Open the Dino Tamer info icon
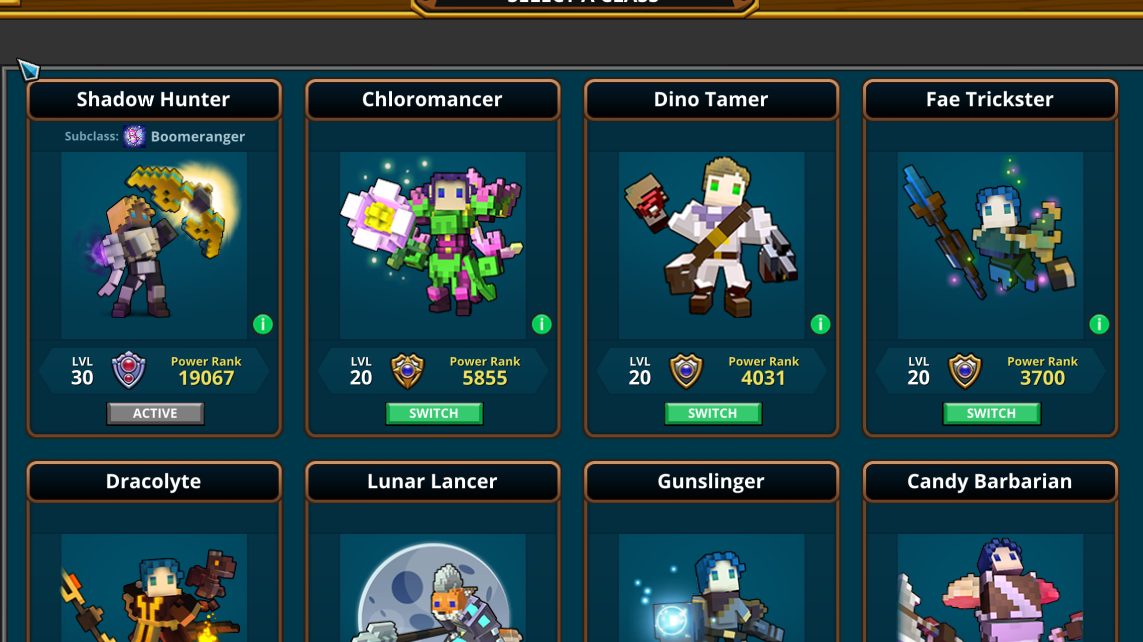The image size is (1143, 642). coord(821,324)
